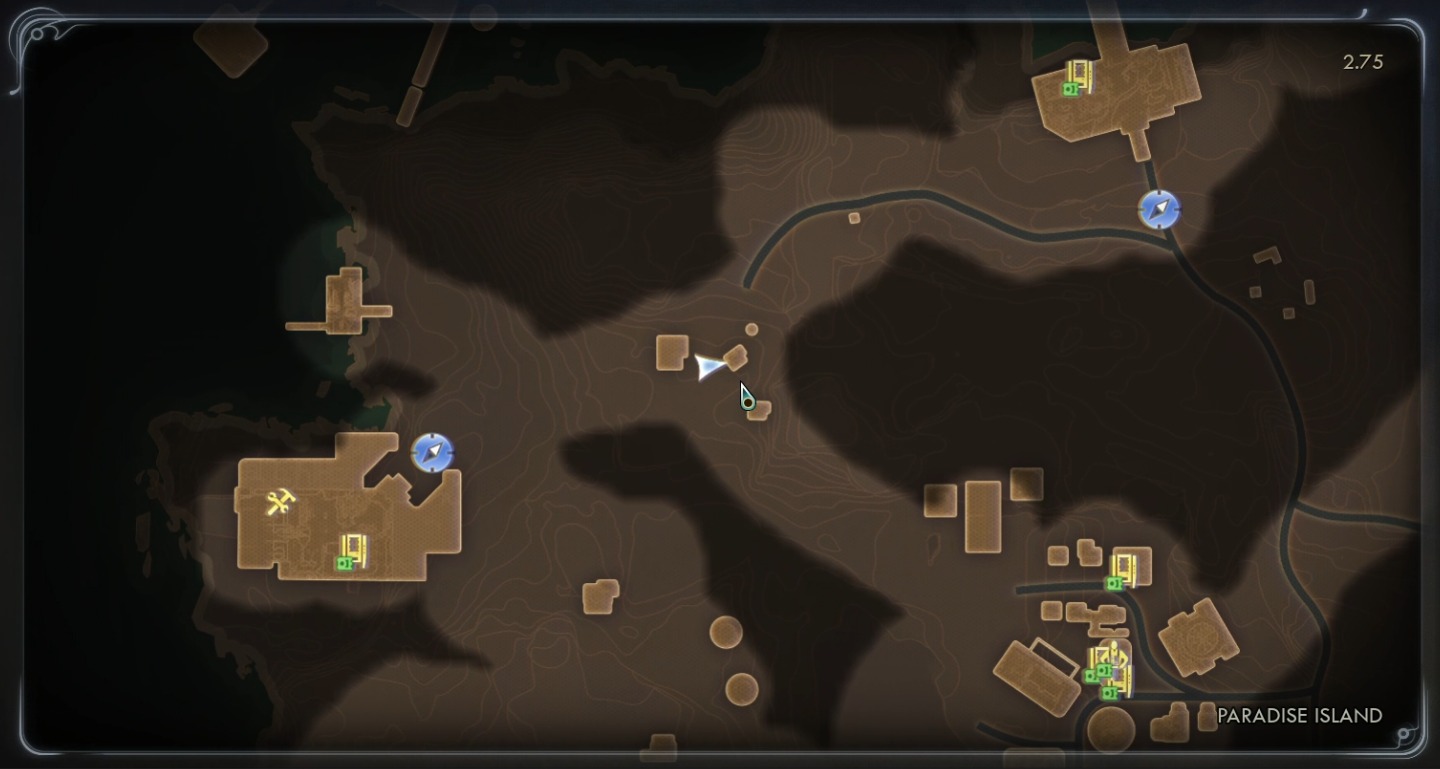Viewport: 1440px width, 769px height.
Task: Select the crossed hammer and wrench workbench marker
Action: click(x=280, y=501)
